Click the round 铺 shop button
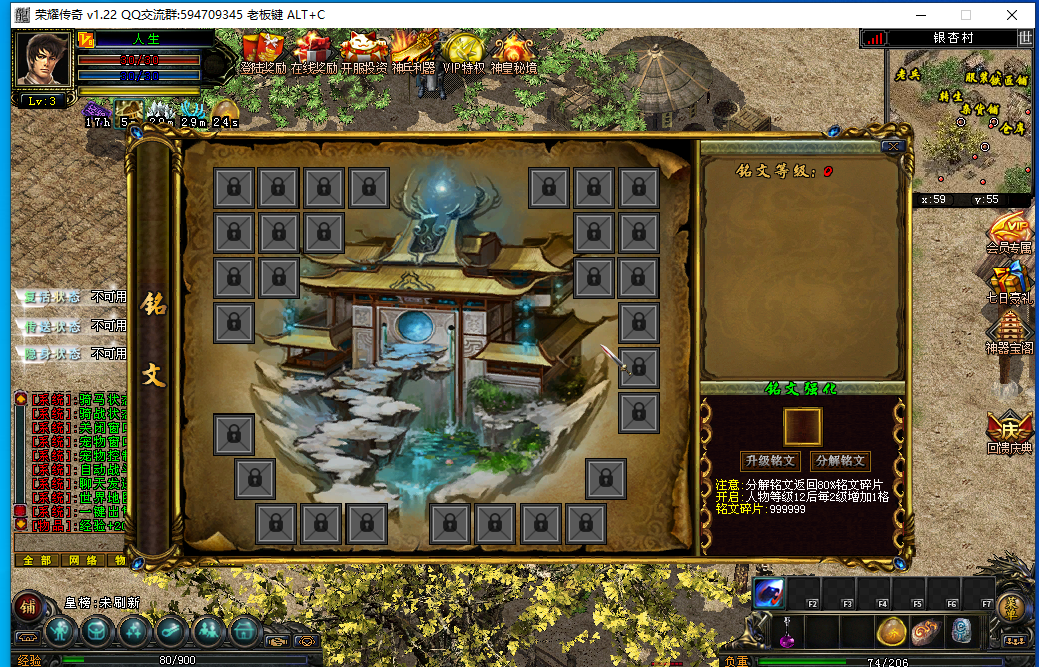The height and width of the screenshot is (667, 1039). click(28, 604)
